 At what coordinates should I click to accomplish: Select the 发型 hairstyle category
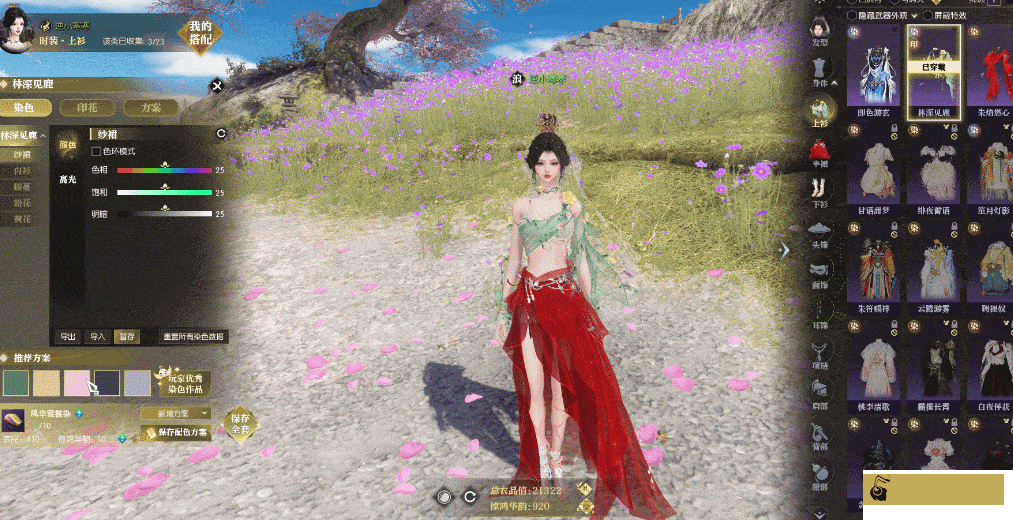pyautogui.click(x=820, y=28)
